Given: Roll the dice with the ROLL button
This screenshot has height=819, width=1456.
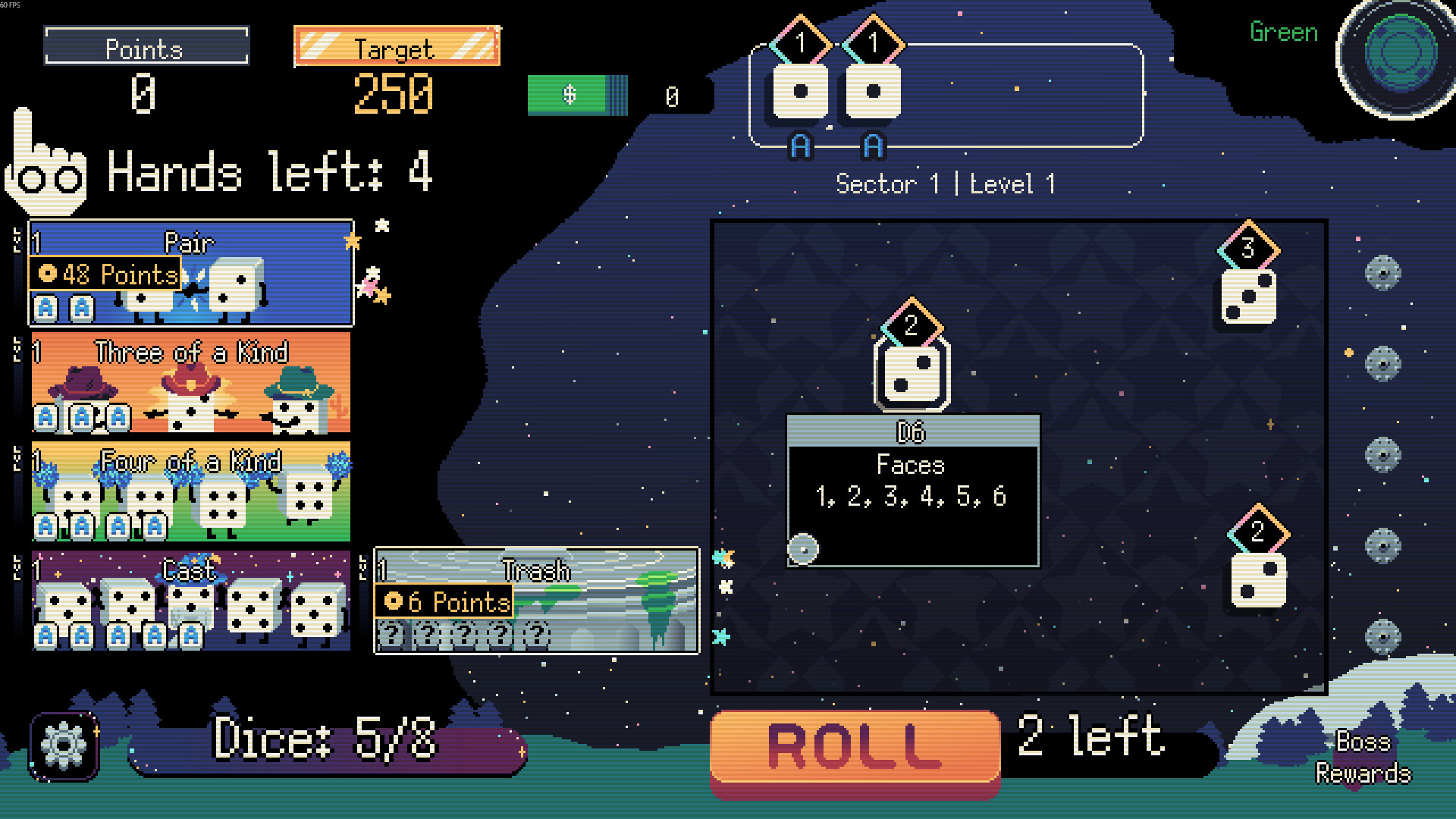Looking at the screenshot, I should (855, 747).
